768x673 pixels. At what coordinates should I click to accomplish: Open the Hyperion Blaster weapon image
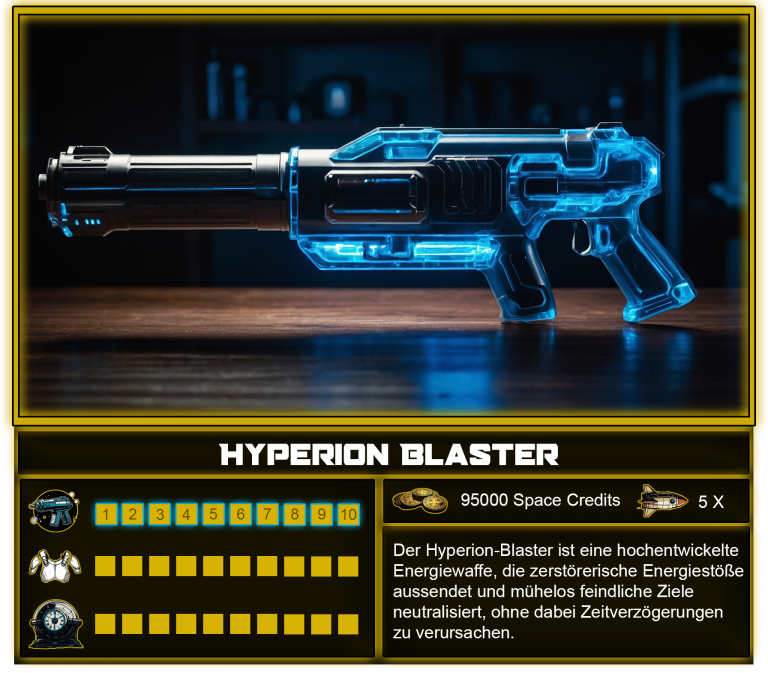click(384, 215)
